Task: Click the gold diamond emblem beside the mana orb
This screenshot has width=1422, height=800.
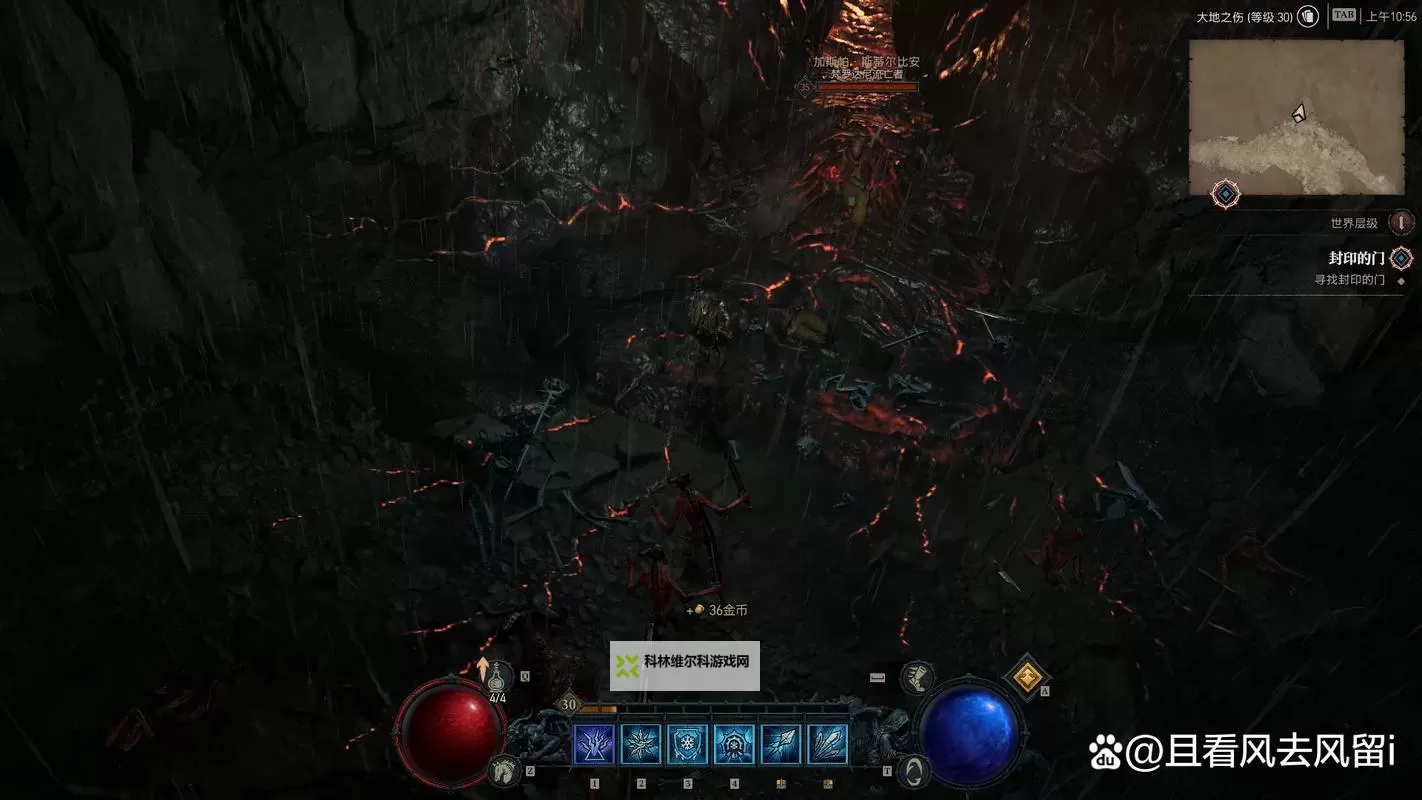Action: coord(1025,677)
